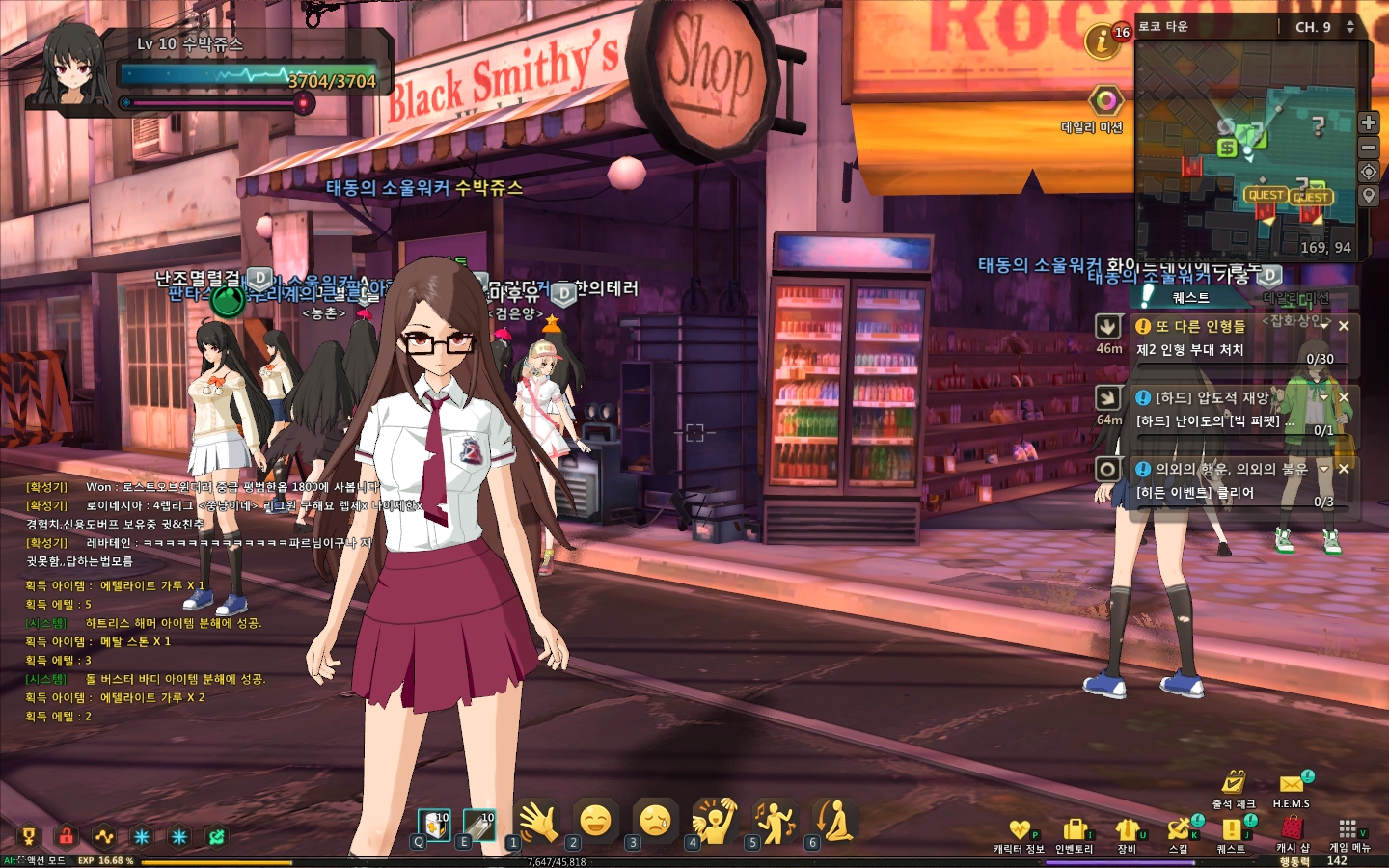Click the red padlock icon

pyautogui.click(x=66, y=836)
